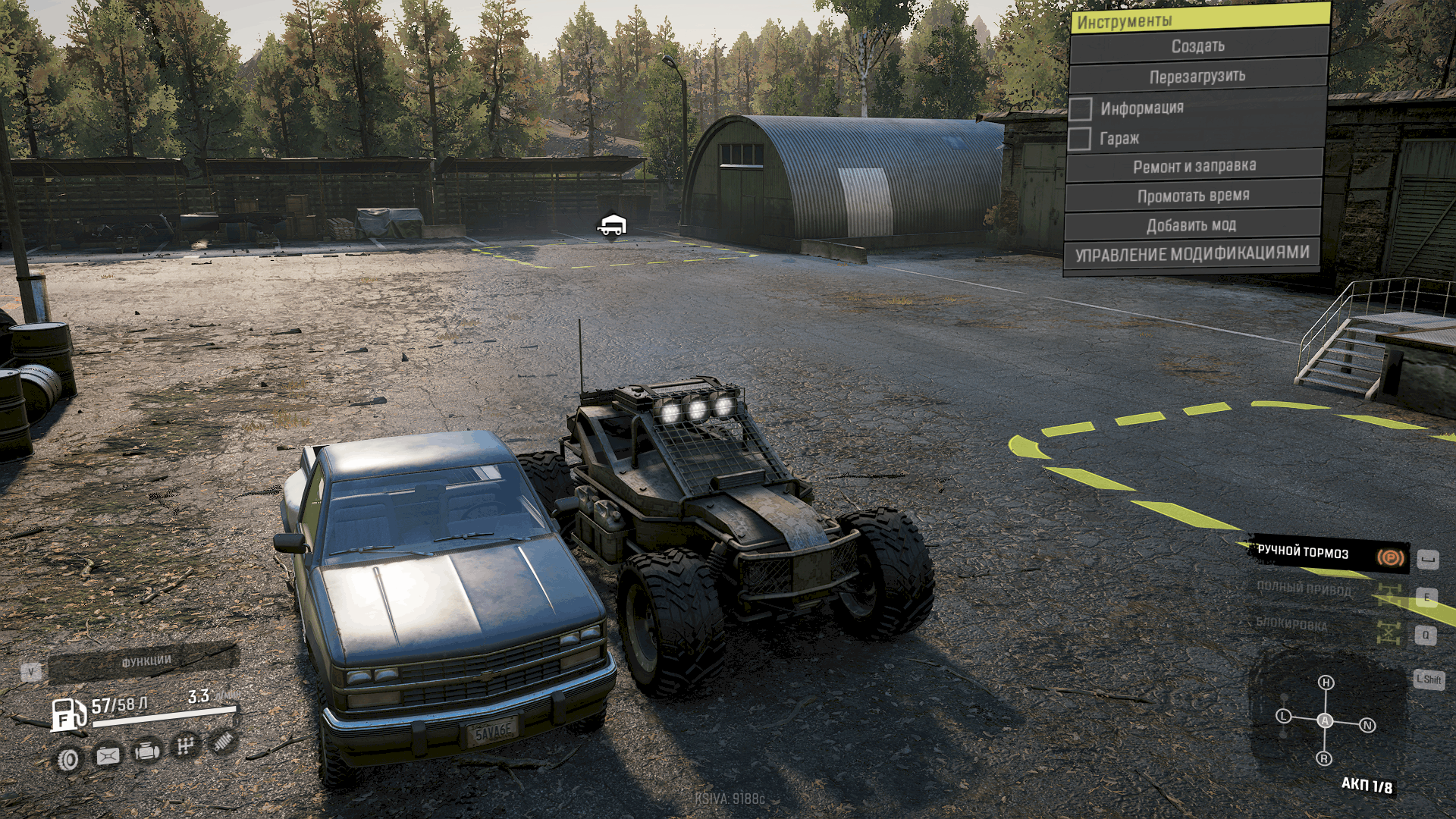Select the trailer marker icon

point(611,224)
